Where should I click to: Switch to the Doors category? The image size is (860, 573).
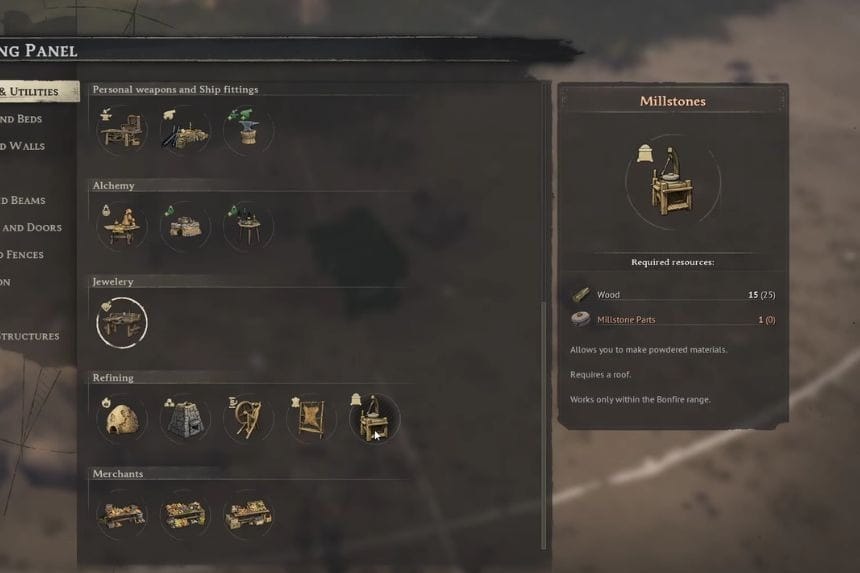coord(30,228)
